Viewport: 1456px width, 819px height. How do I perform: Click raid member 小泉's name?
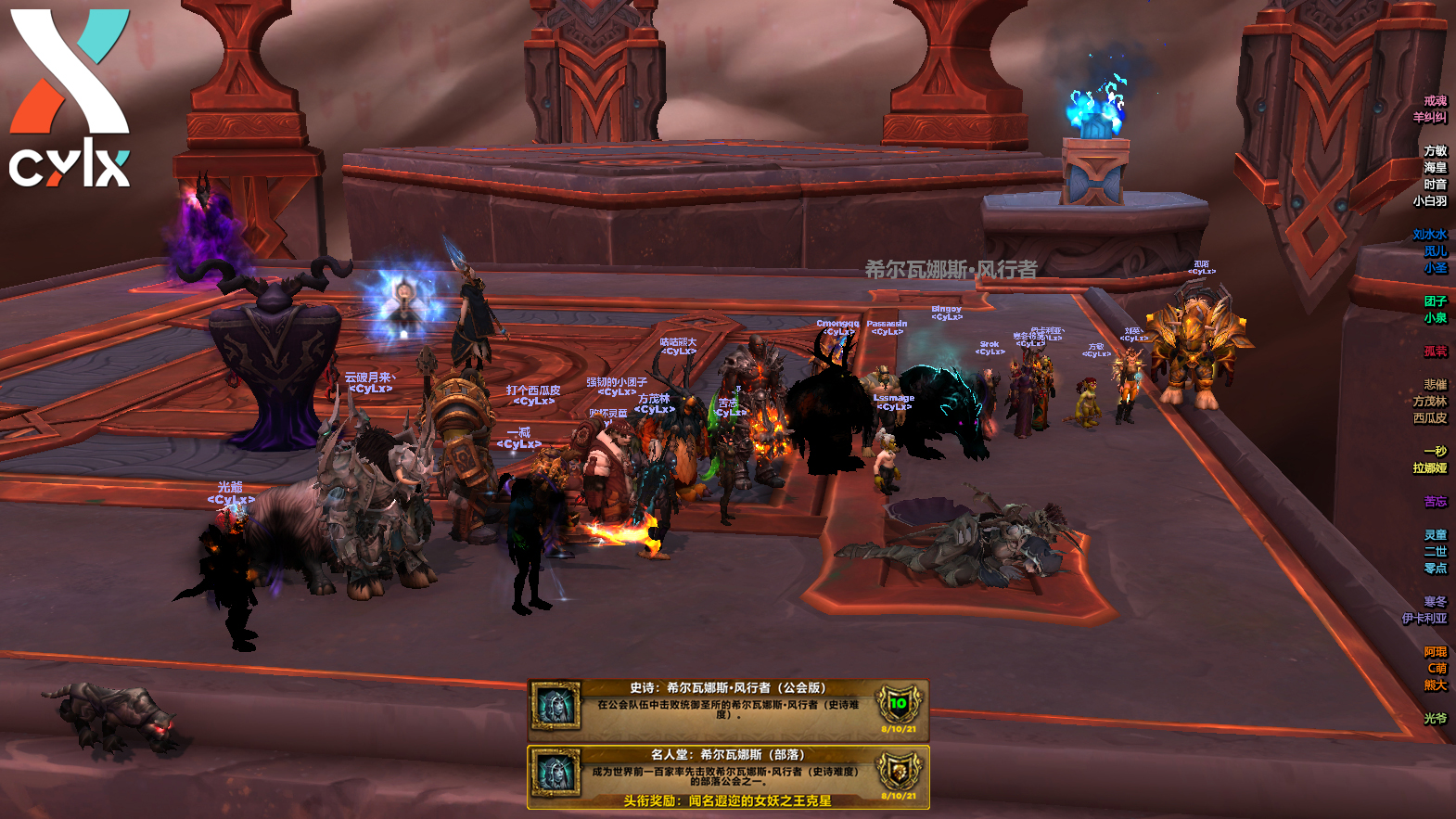(x=1435, y=318)
